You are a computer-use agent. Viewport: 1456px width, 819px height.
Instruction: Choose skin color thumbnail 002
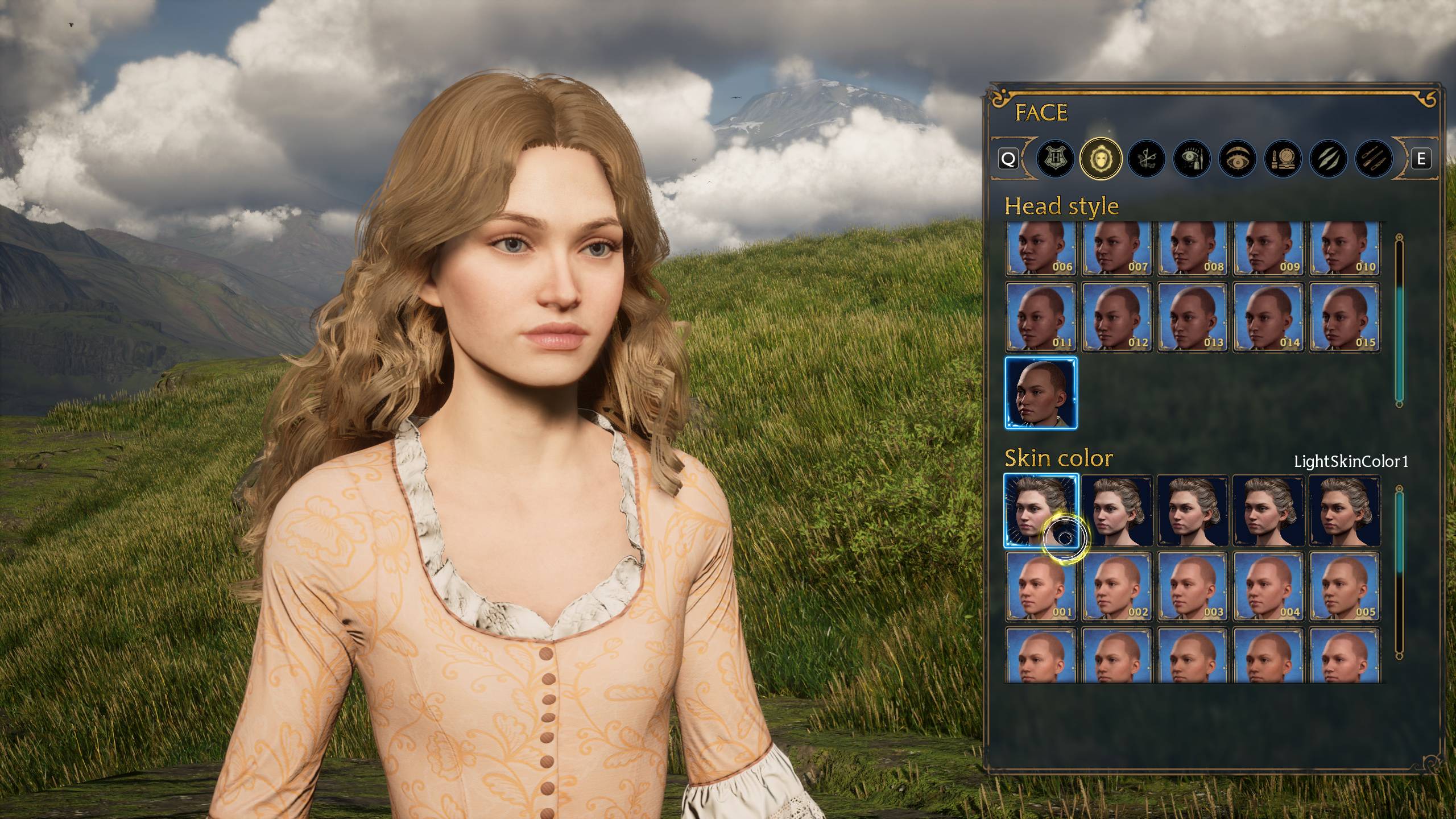tap(1117, 586)
